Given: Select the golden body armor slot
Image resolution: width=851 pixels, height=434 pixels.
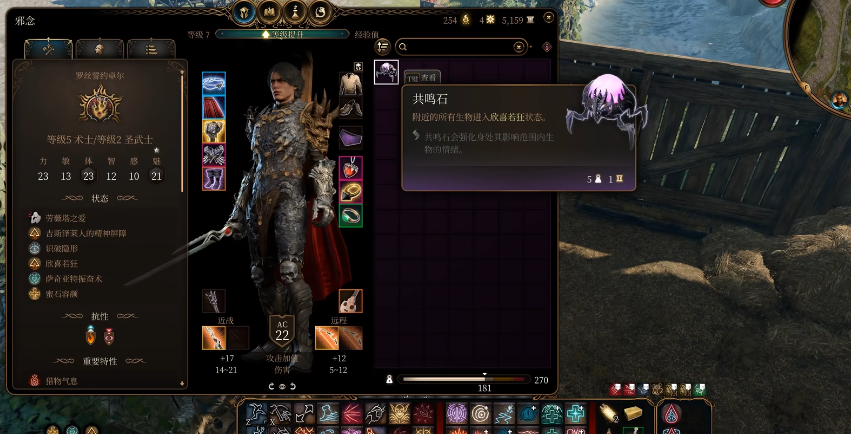Looking at the screenshot, I should coord(214,131).
